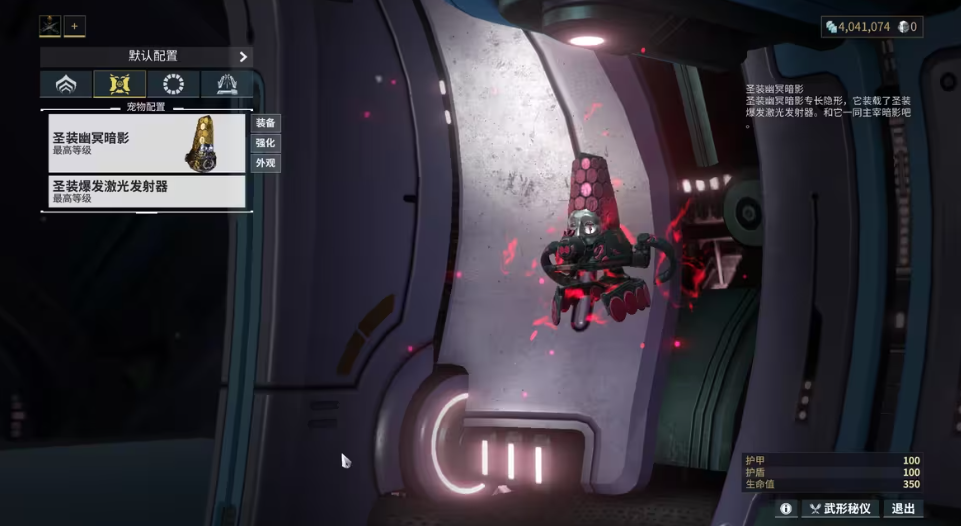Open the 武形秘仪 (Arcanes) menu
This screenshot has width=961, height=526.
point(840,508)
